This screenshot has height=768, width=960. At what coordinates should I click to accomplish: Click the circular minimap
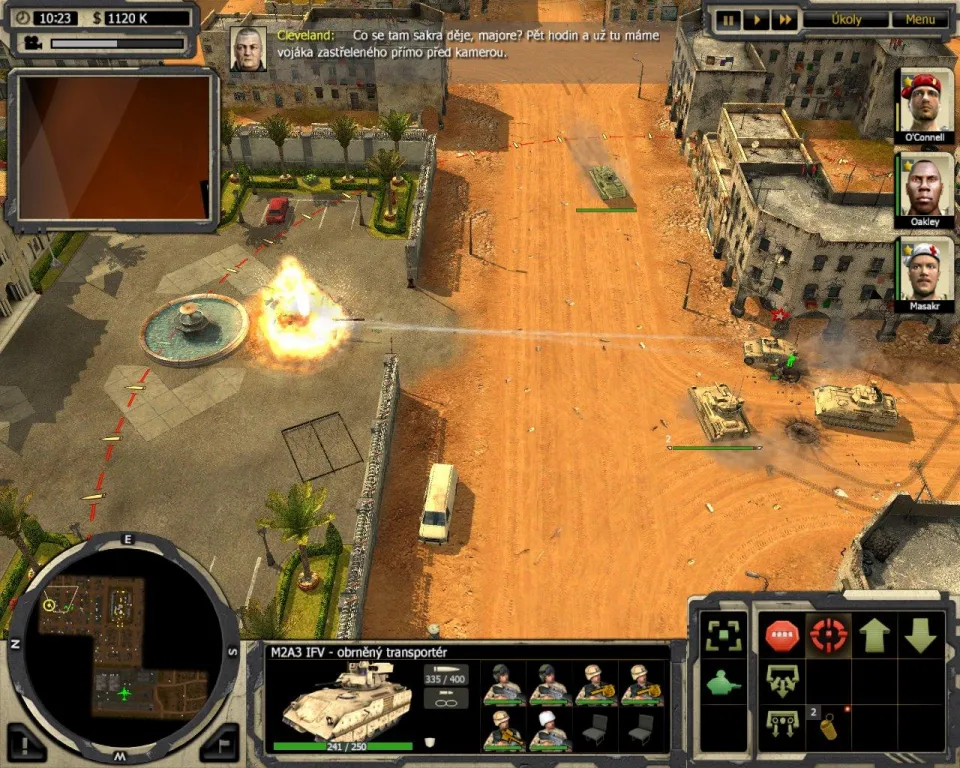pyautogui.click(x=123, y=638)
